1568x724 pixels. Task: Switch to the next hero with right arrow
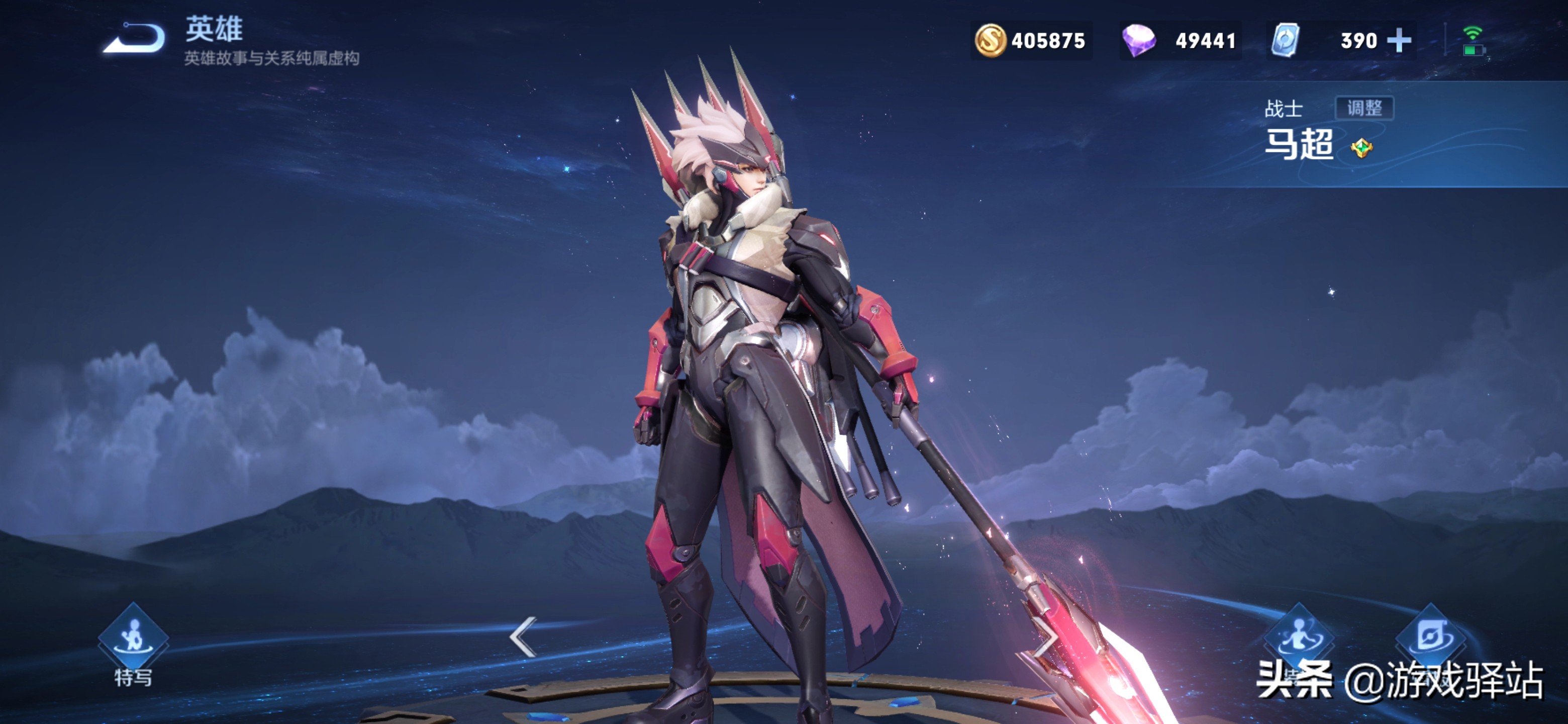point(1046,637)
